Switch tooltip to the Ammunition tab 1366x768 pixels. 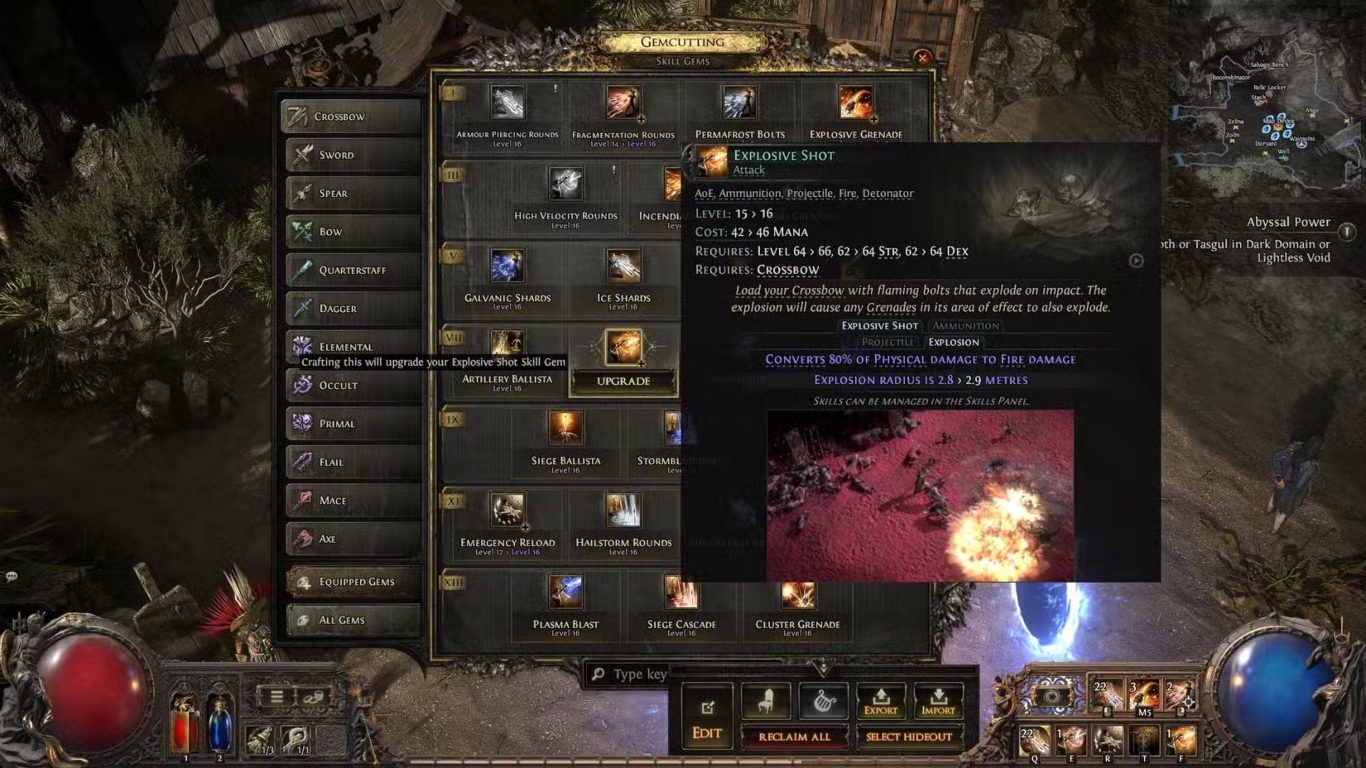[965, 326]
